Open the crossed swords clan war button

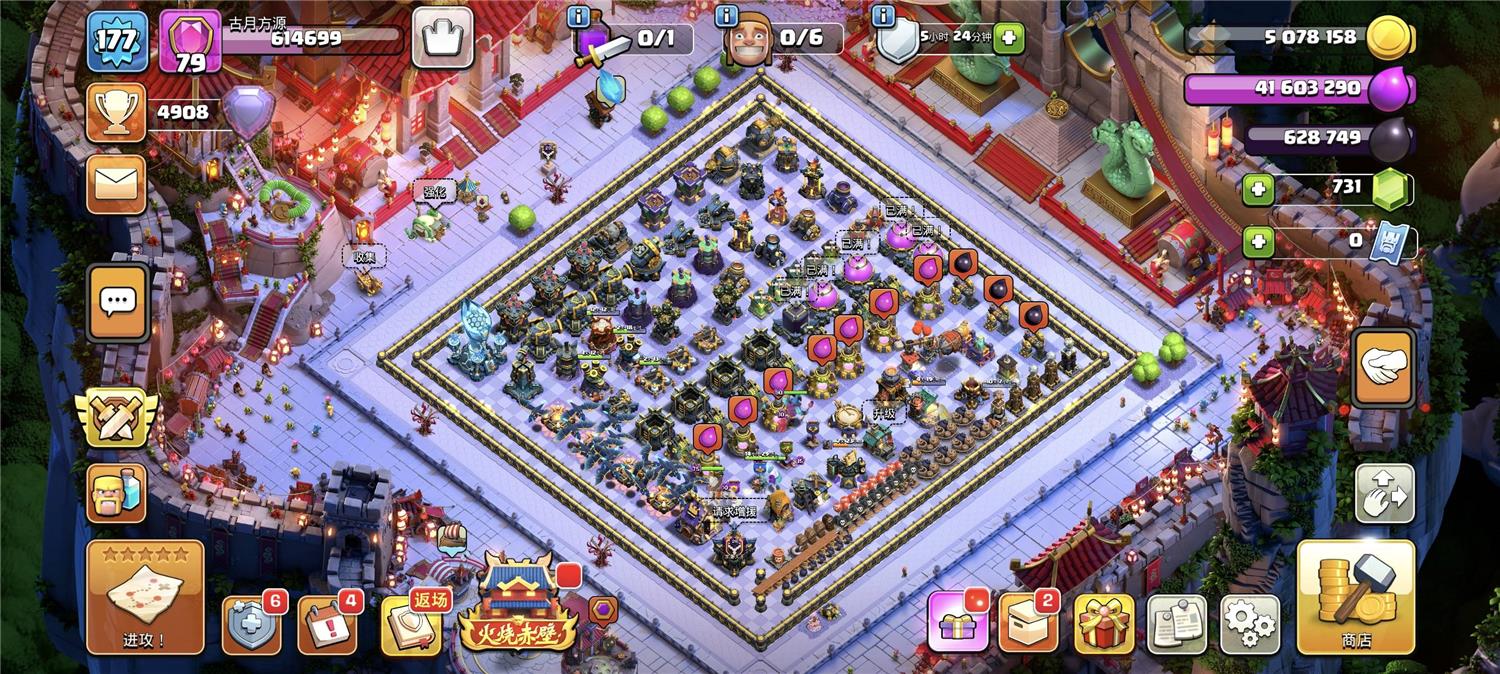click(x=116, y=417)
